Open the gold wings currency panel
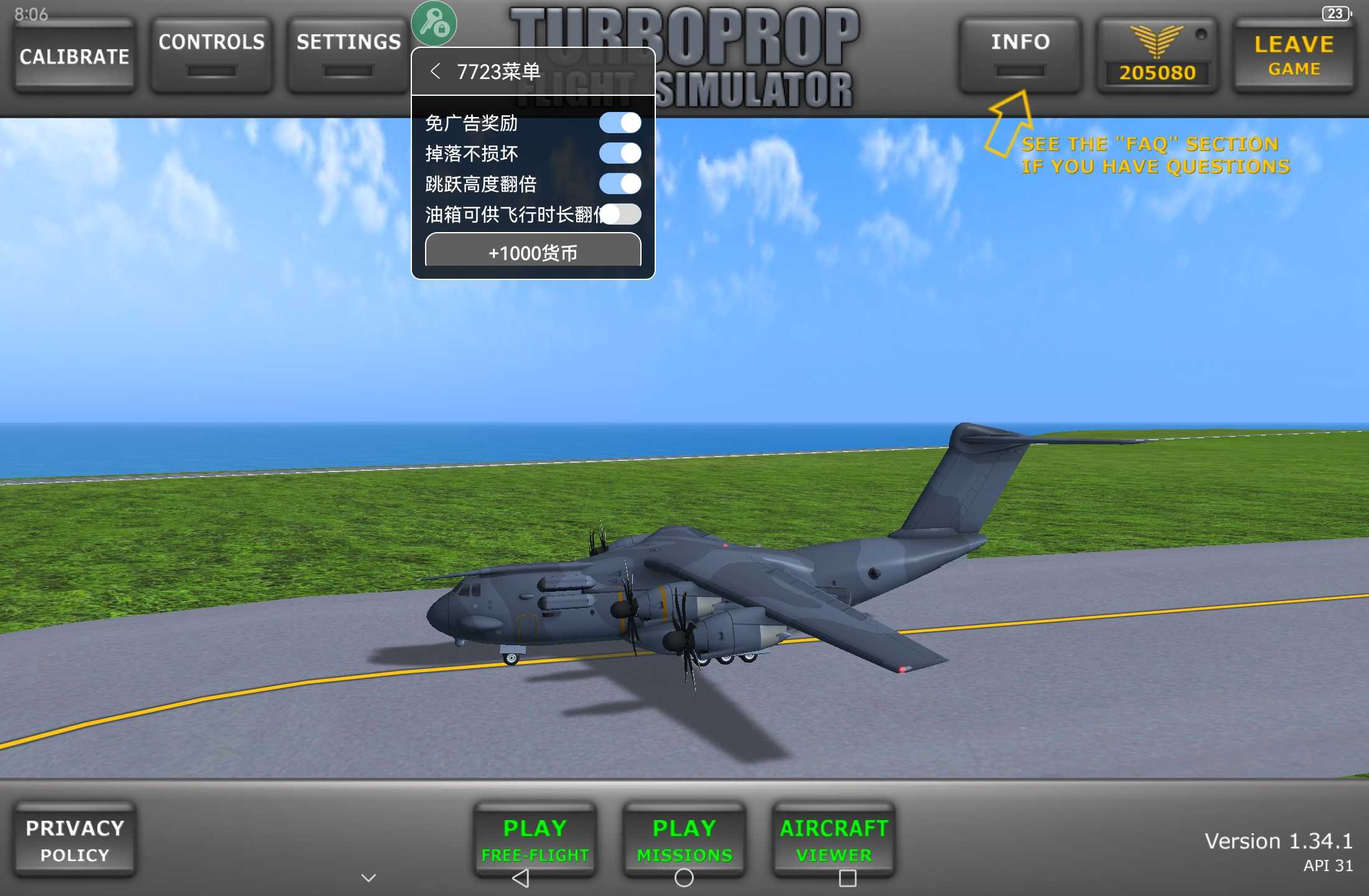This screenshot has height=896, width=1369. pos(1157,55)
